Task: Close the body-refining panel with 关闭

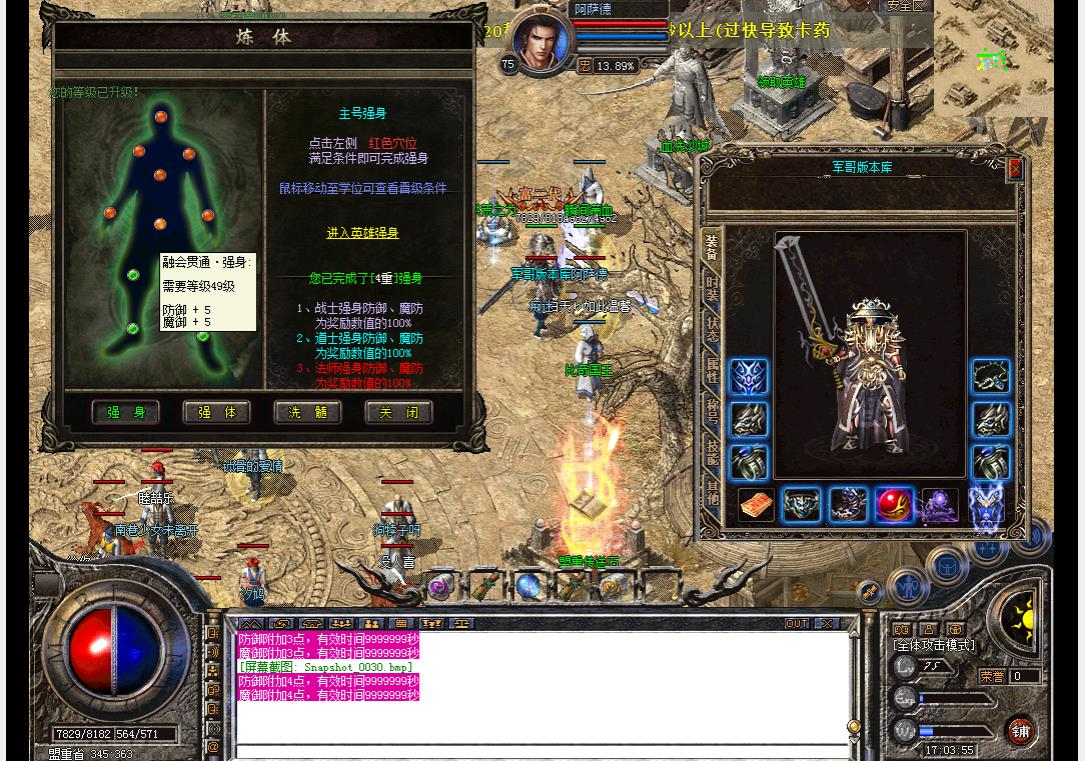Action: coord(399,412)
